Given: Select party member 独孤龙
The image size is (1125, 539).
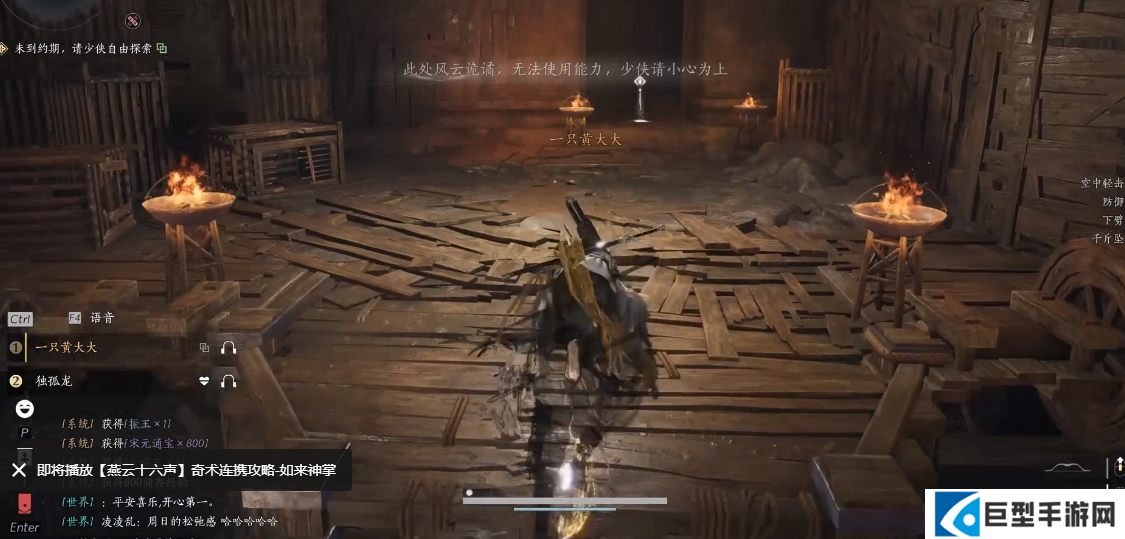Looking at the screenshot, I should (x=54, y=381).
